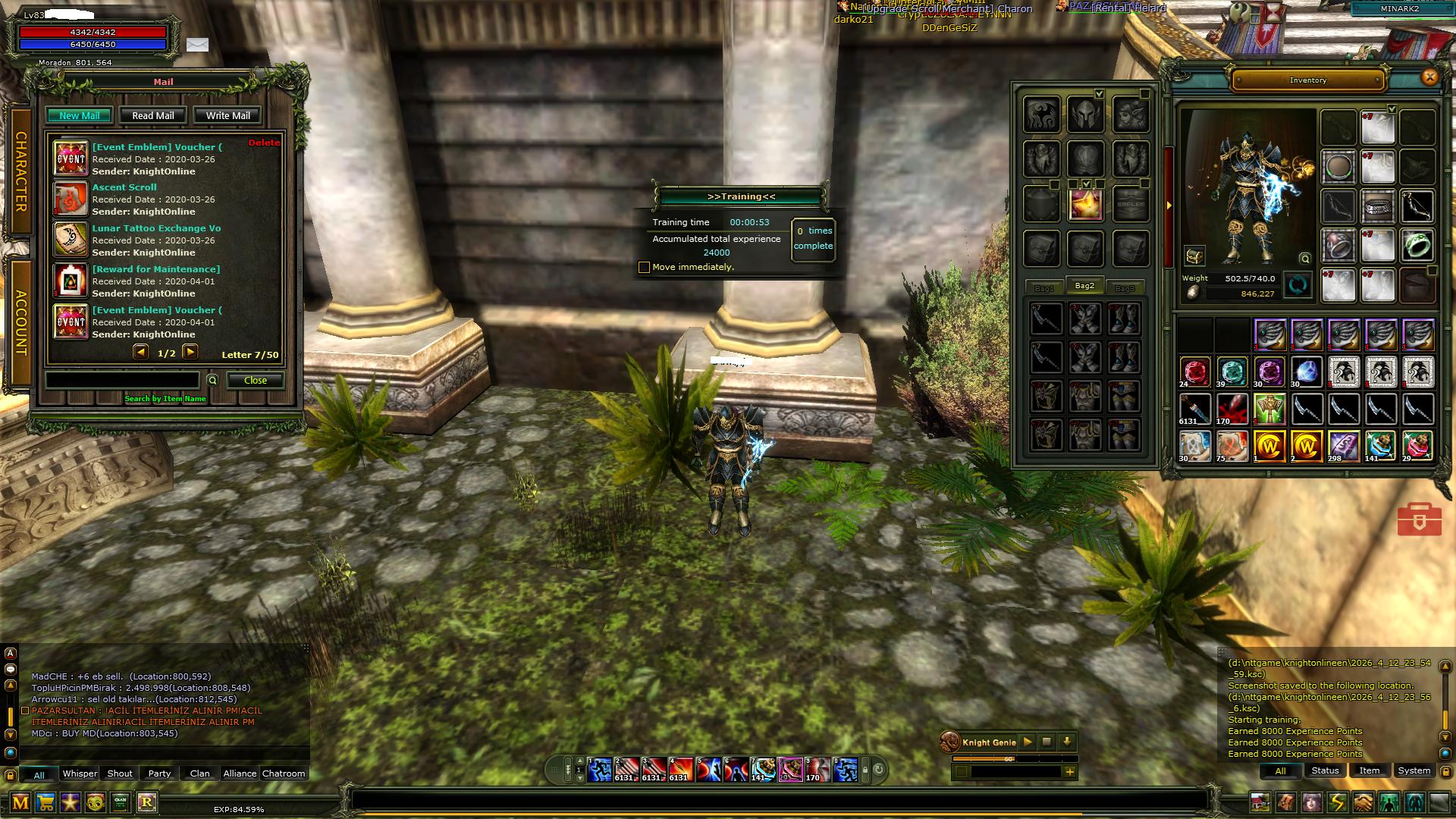Go to next mail page
The width and height of the screenshot is (1456, 819).
(190, 352)
